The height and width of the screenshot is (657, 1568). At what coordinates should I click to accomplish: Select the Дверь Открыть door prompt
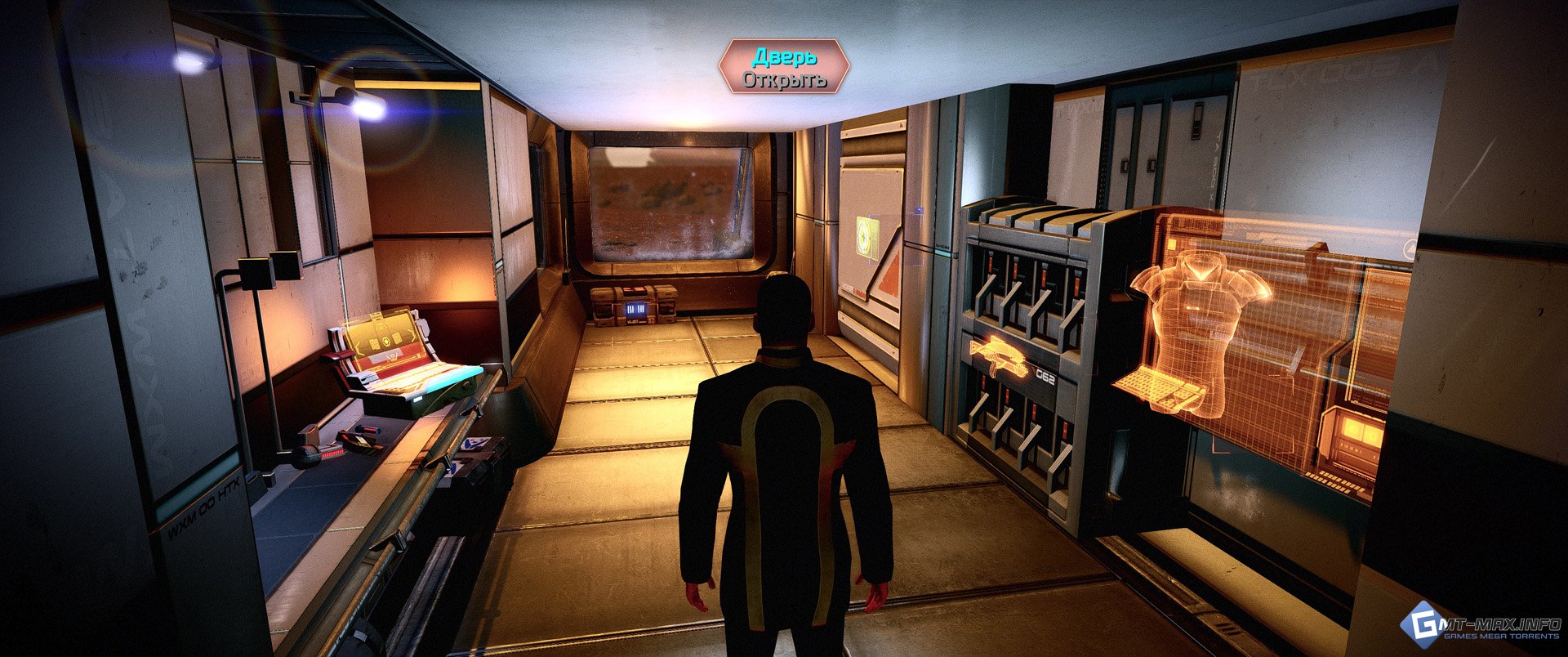point(784,67)
